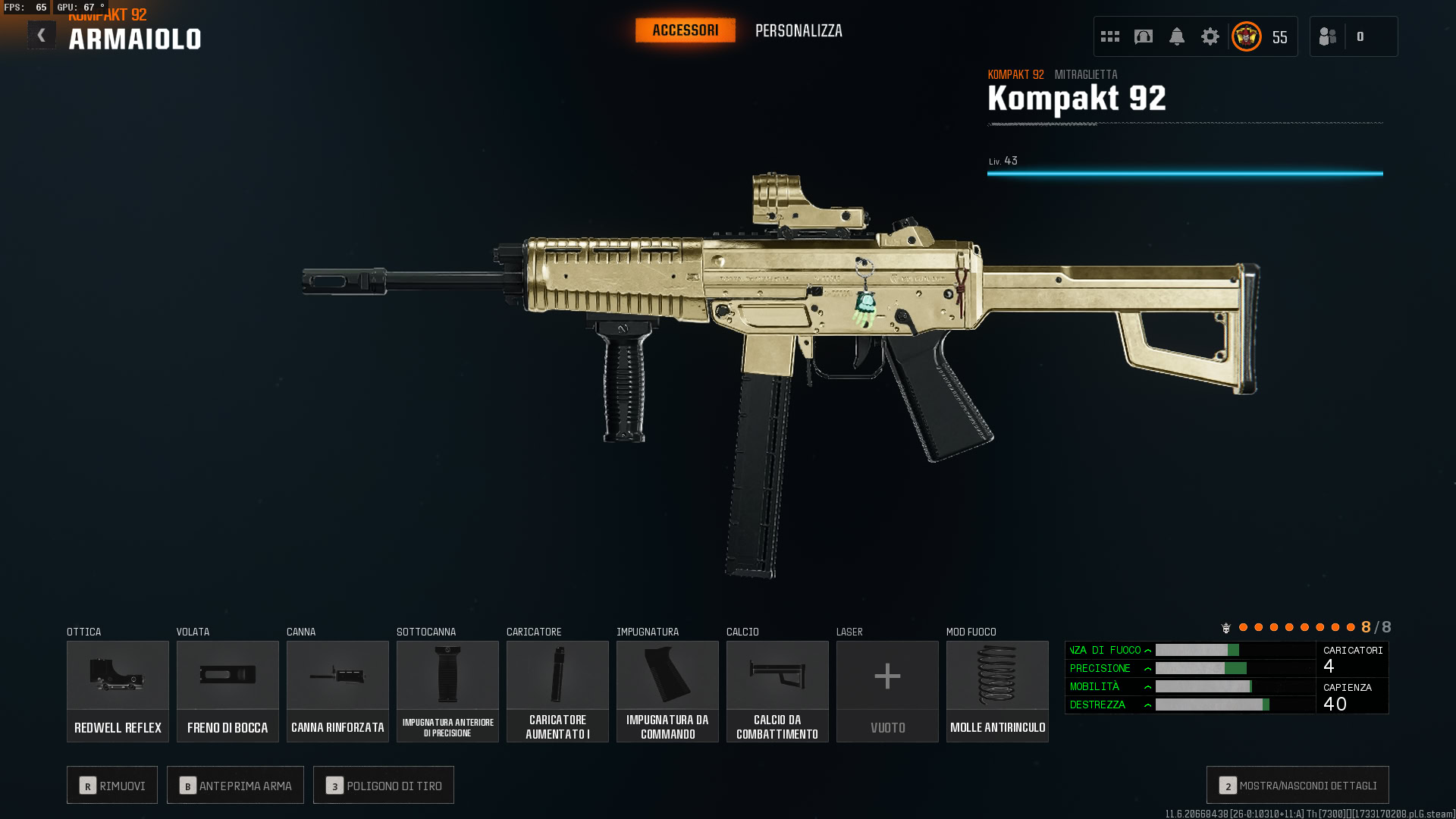Go back with the arrow button
Screen dimensions: 1456x819
(x=42, y=36)
